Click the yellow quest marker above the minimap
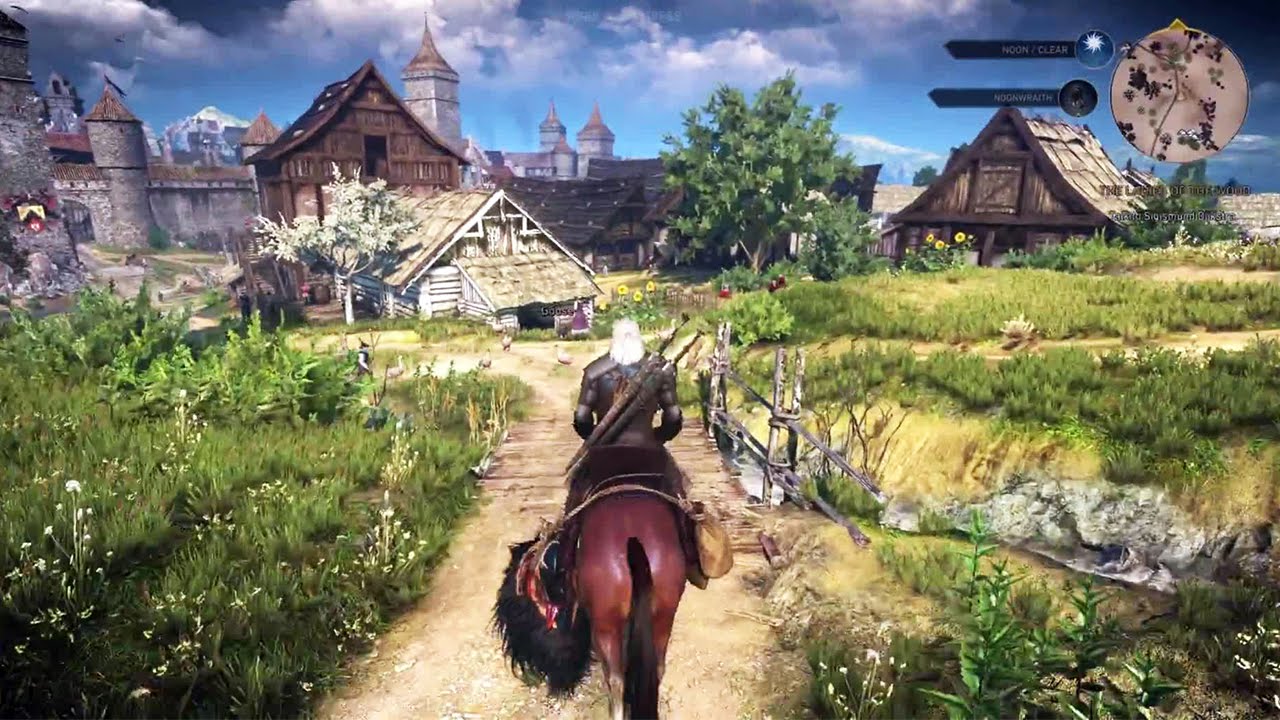1280x720 pixels. (x=1176, y=25)
